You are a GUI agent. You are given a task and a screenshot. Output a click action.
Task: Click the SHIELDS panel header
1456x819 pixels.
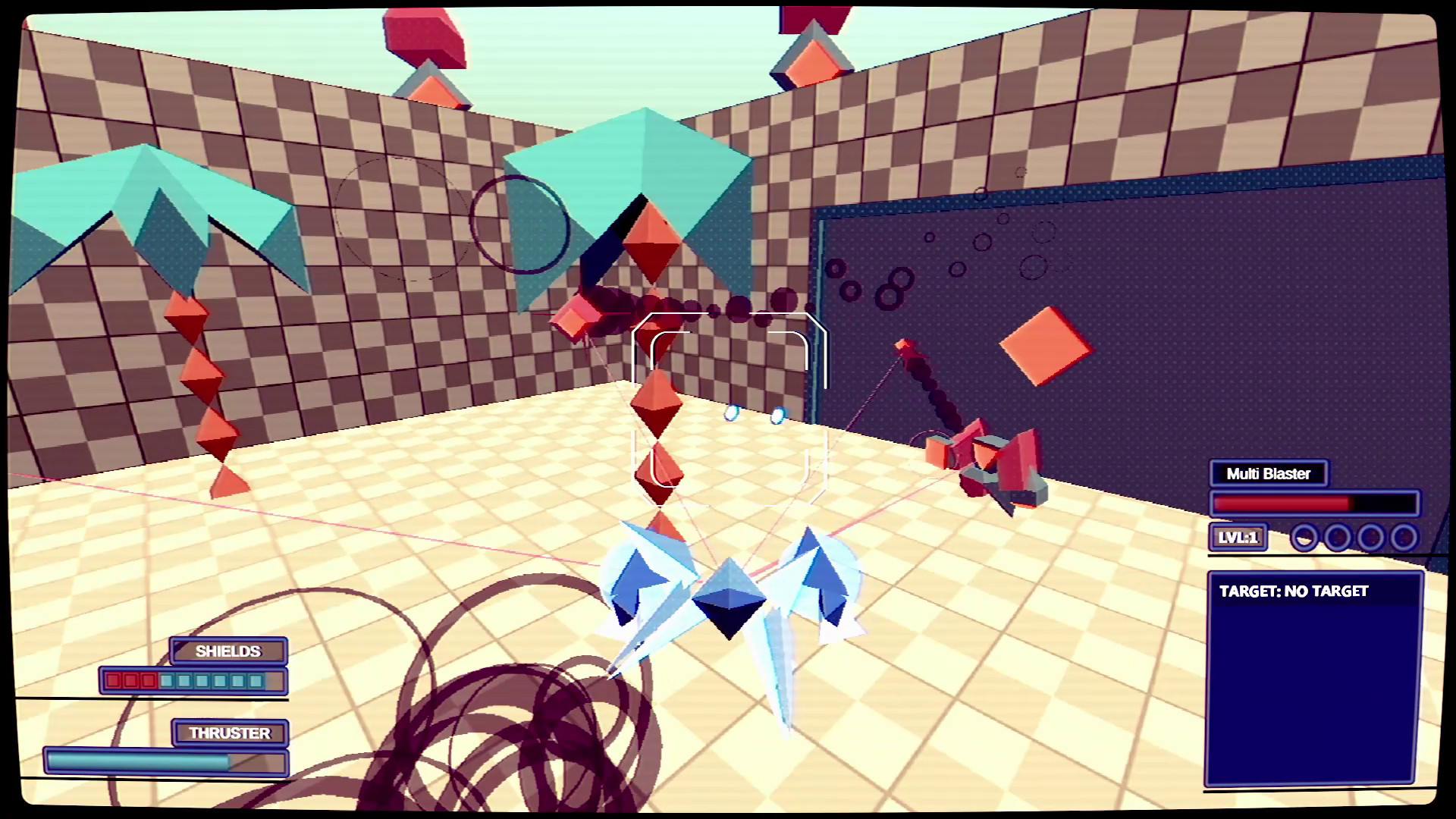(228, 651)
